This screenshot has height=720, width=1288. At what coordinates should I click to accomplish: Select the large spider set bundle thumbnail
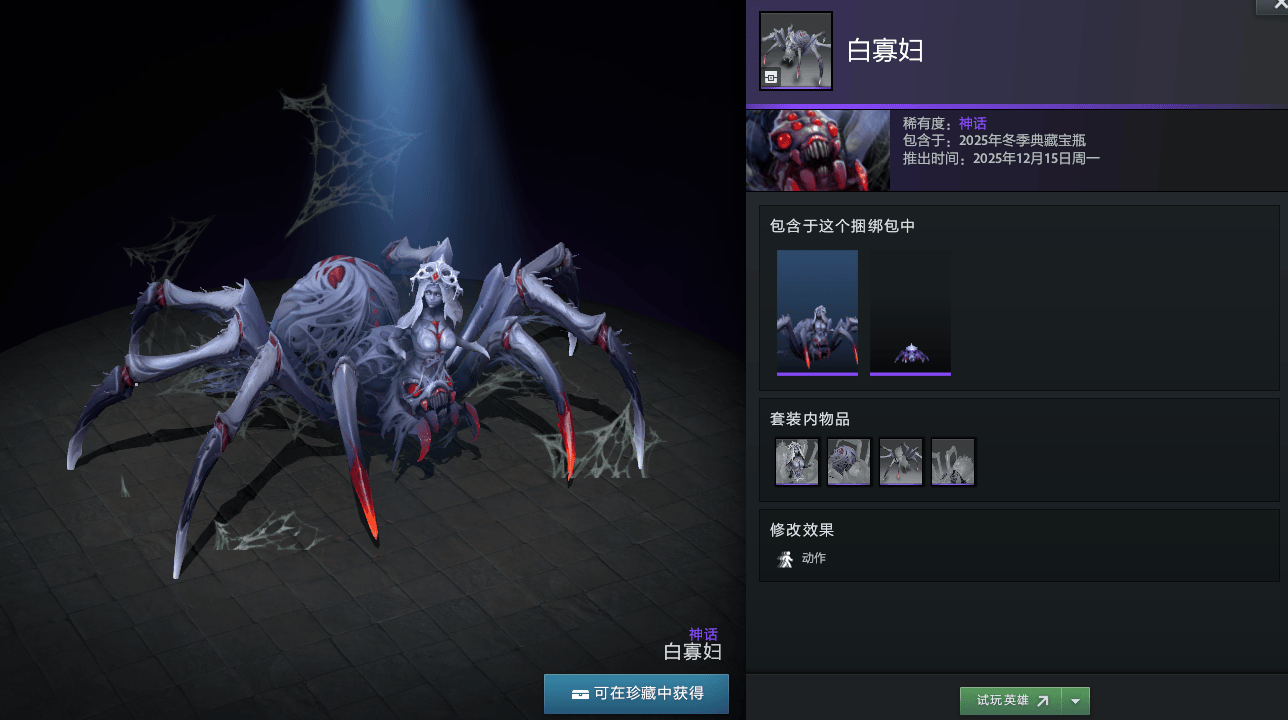(817, 312)
